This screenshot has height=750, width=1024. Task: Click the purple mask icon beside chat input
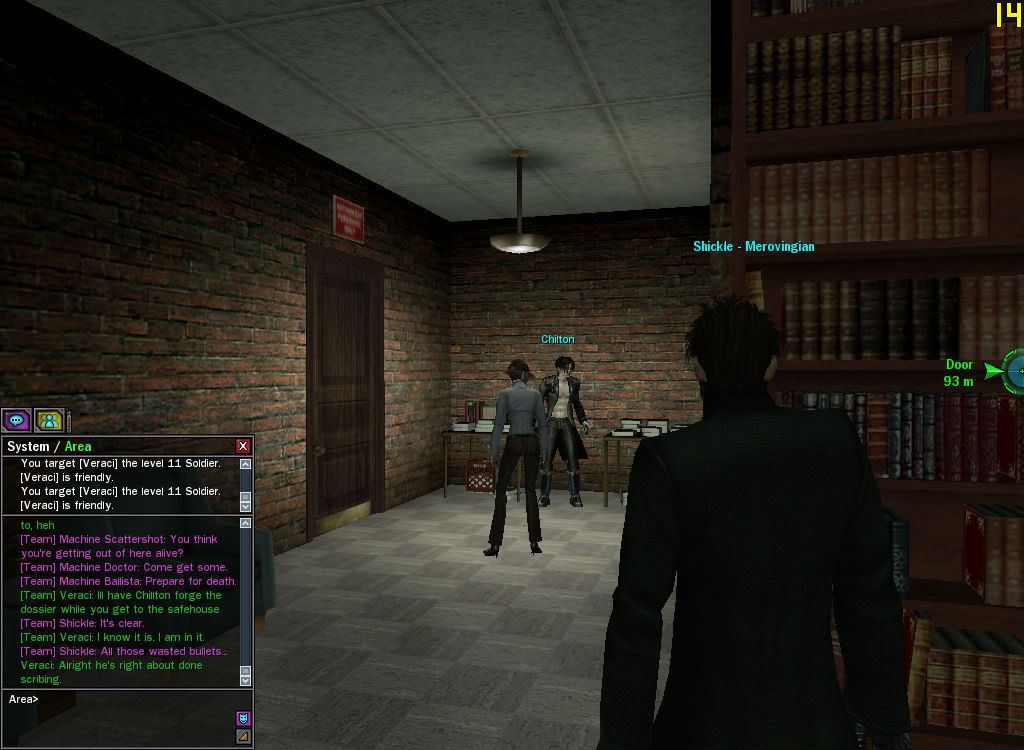point(242,718)
